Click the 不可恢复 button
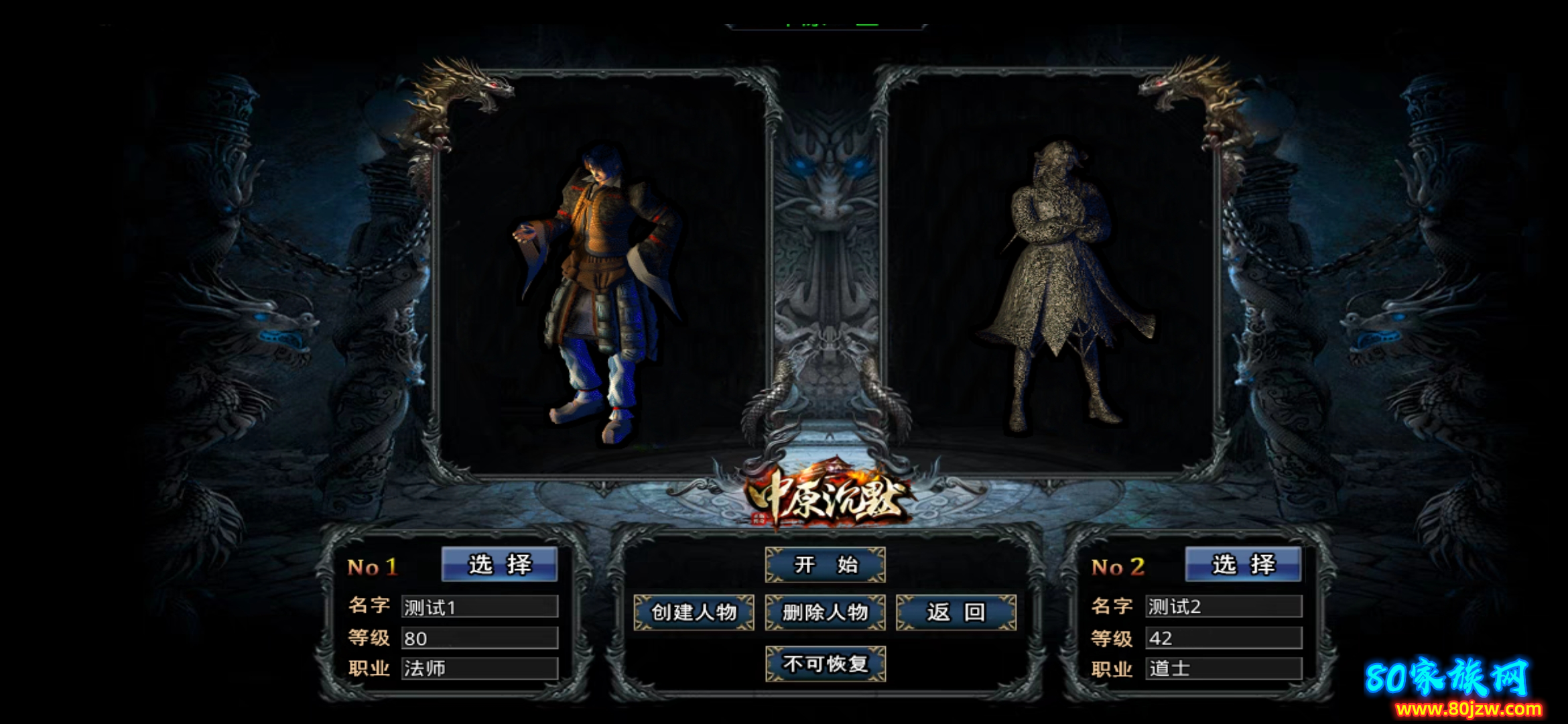The image size is (1568, 724). [825, 664]
